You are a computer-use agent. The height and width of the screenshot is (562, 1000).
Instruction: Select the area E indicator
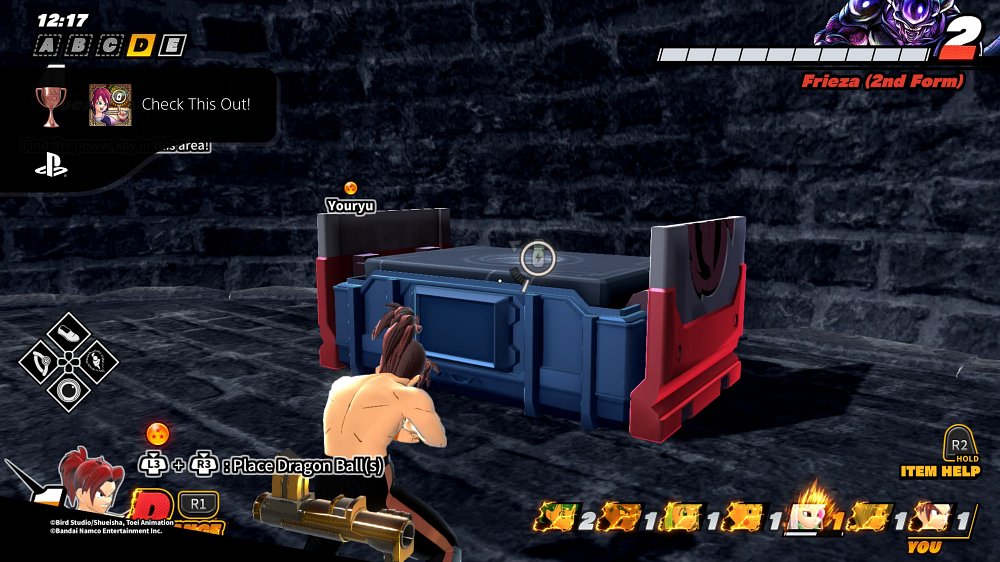173,45
